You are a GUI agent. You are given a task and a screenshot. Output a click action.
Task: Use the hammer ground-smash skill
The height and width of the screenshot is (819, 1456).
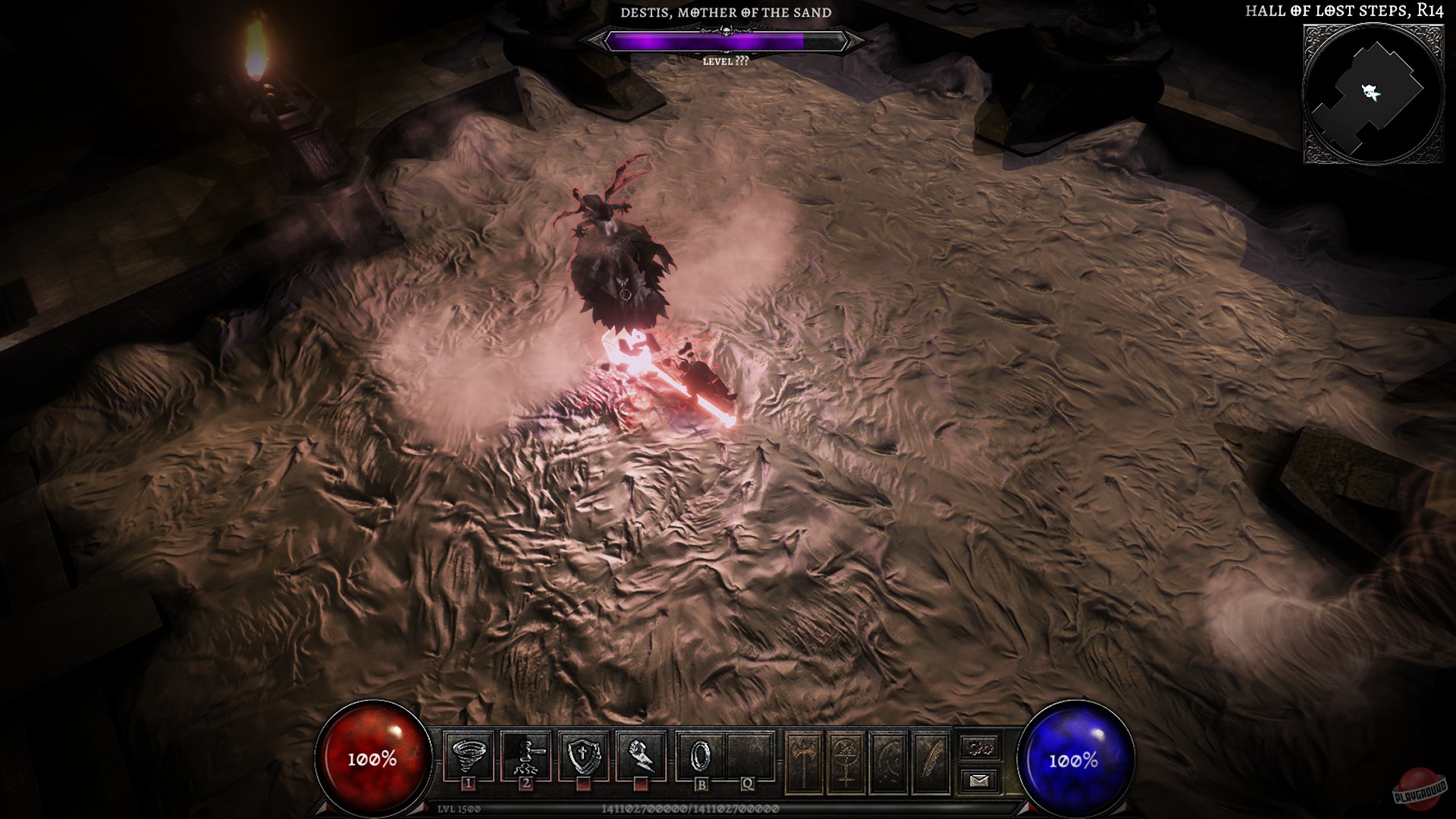(526, 755)
